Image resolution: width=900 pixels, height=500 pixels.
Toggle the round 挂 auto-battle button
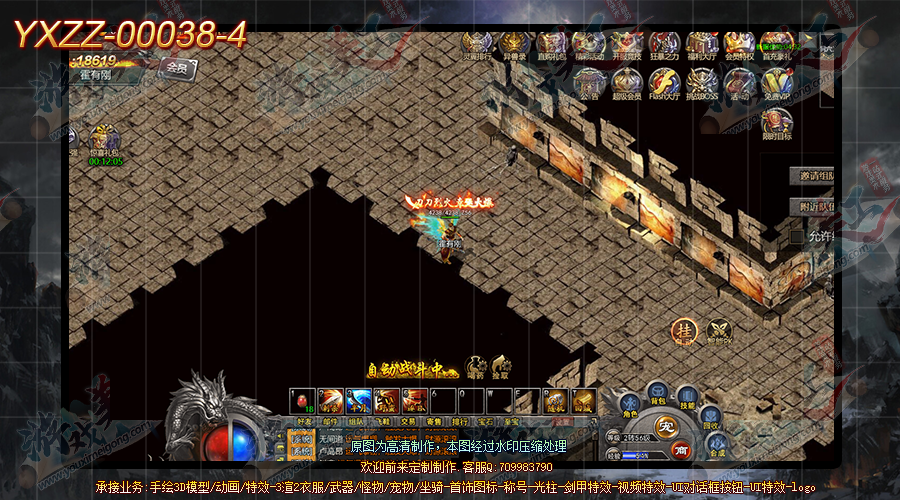coord(685,331)
